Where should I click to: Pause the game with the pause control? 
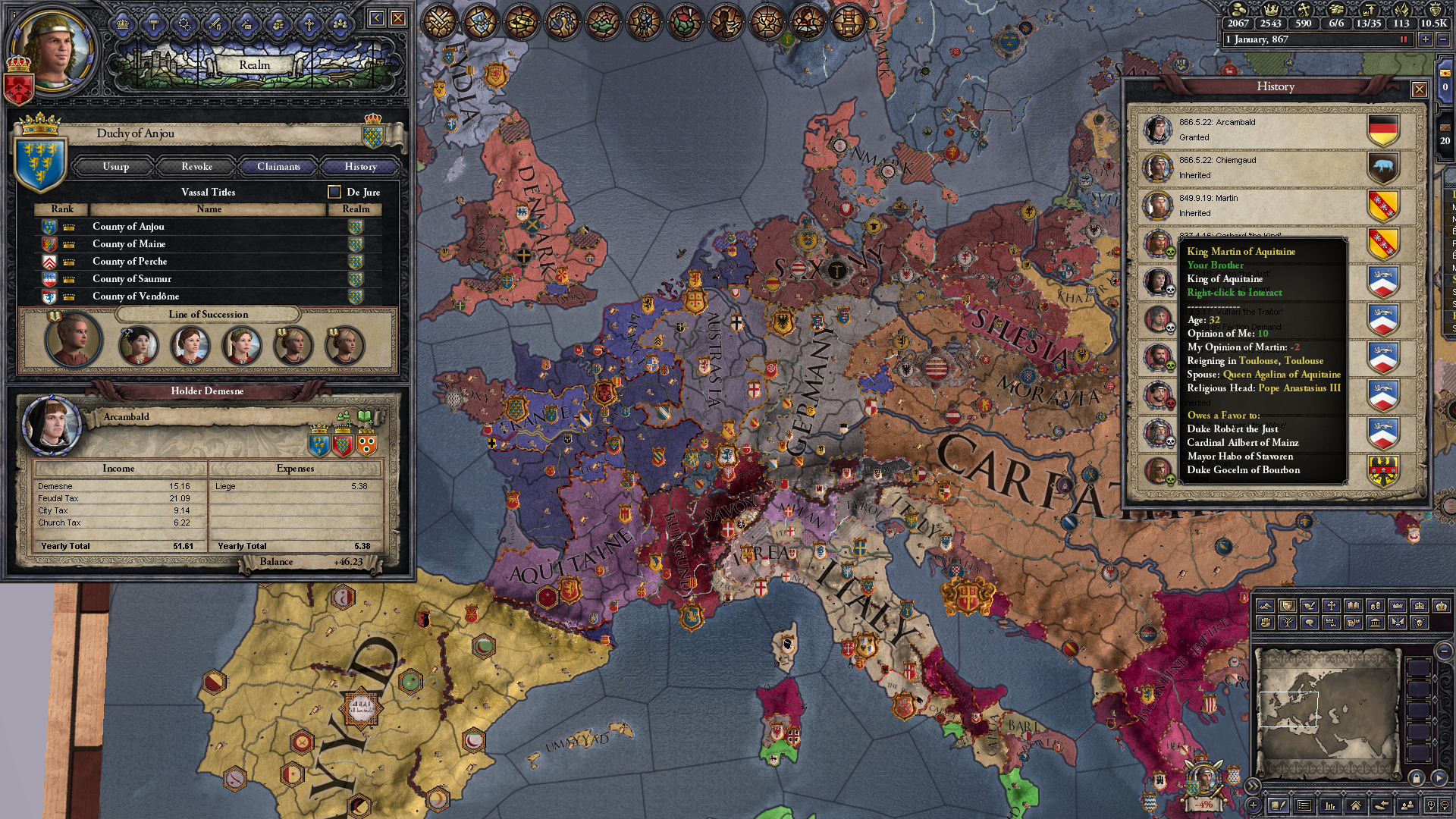point(1404,40)
